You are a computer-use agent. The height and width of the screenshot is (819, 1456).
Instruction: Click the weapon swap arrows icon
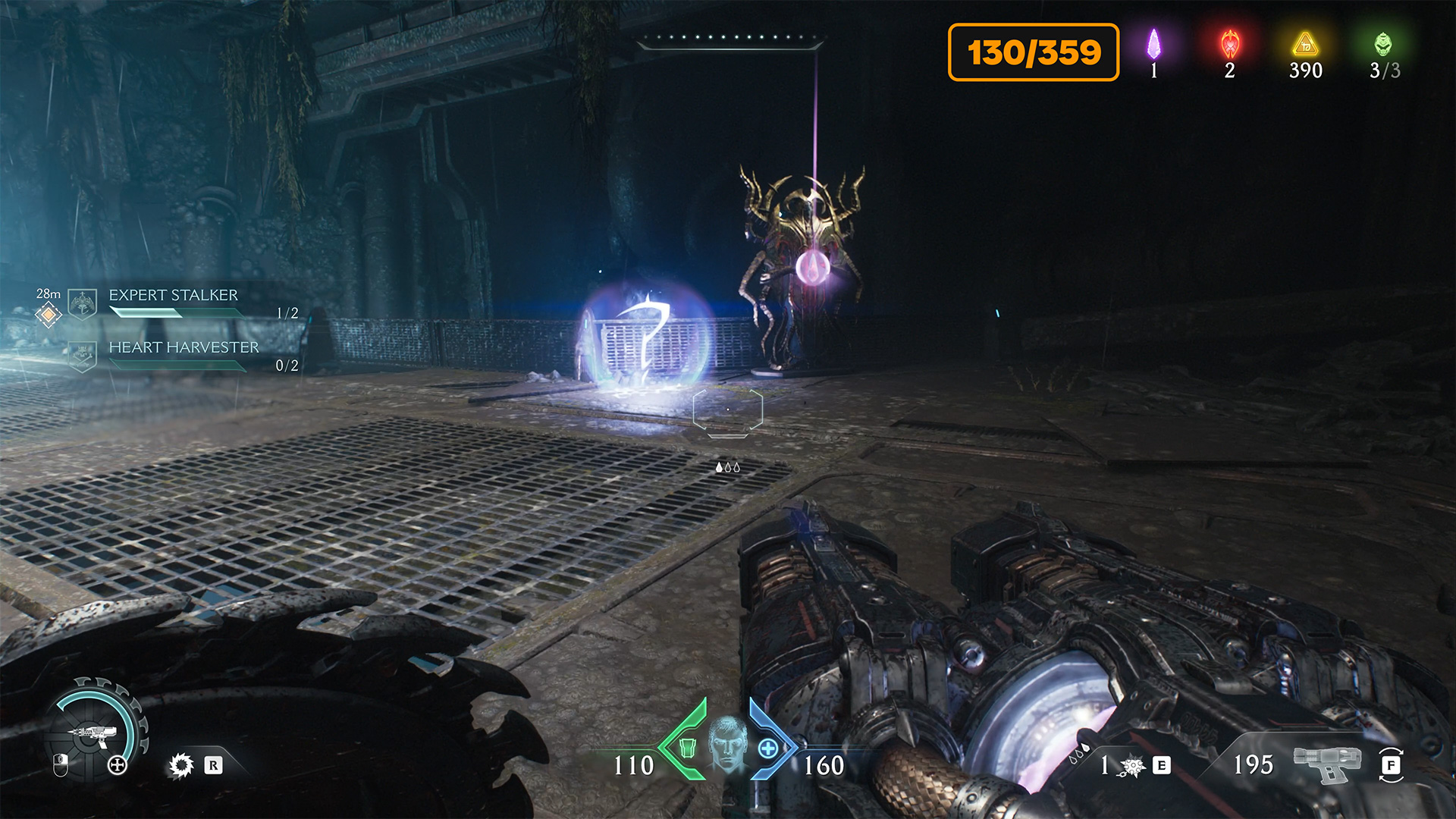tap(1391, 764)
